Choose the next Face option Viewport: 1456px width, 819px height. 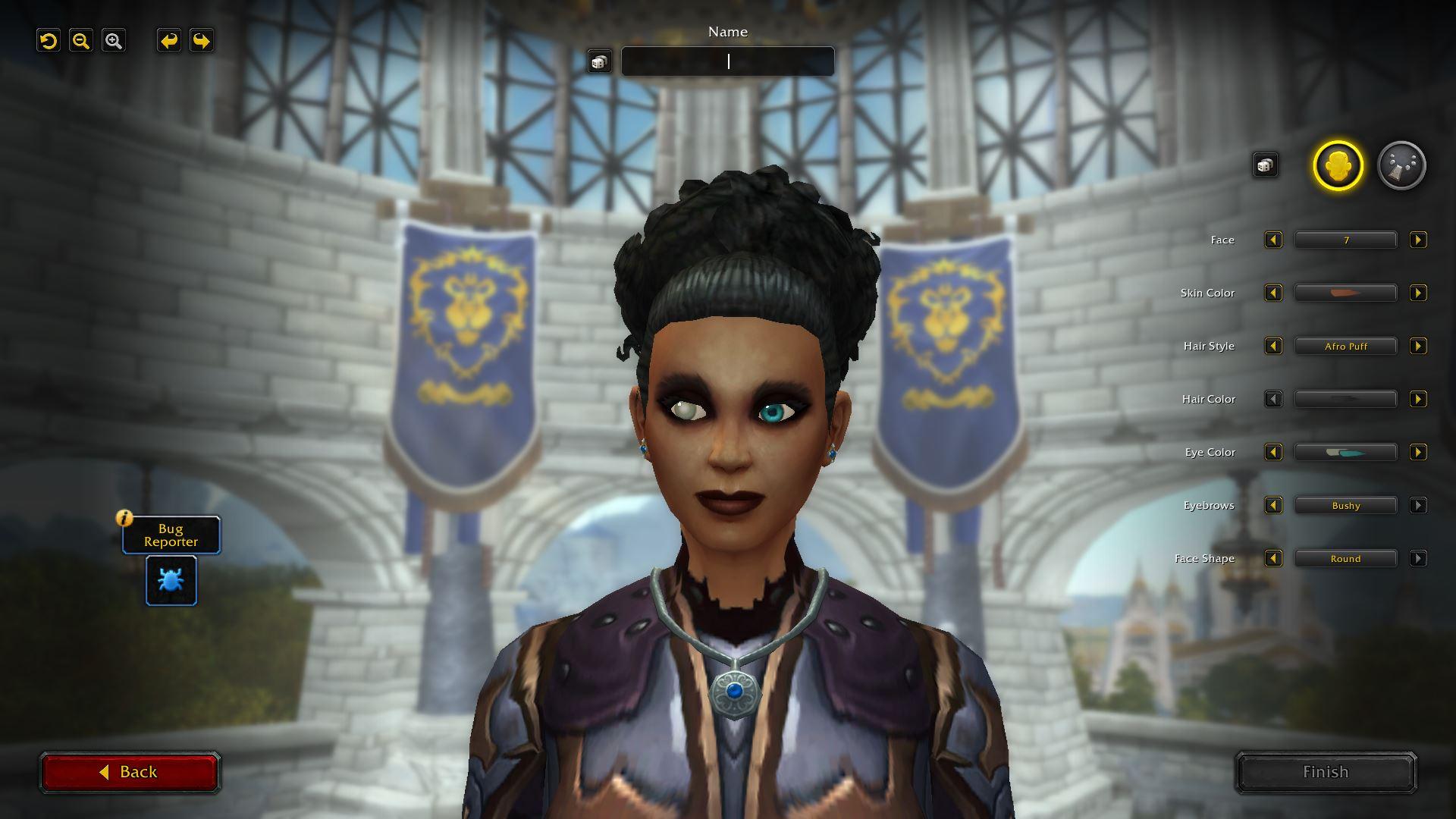[x=1417, y=240]
